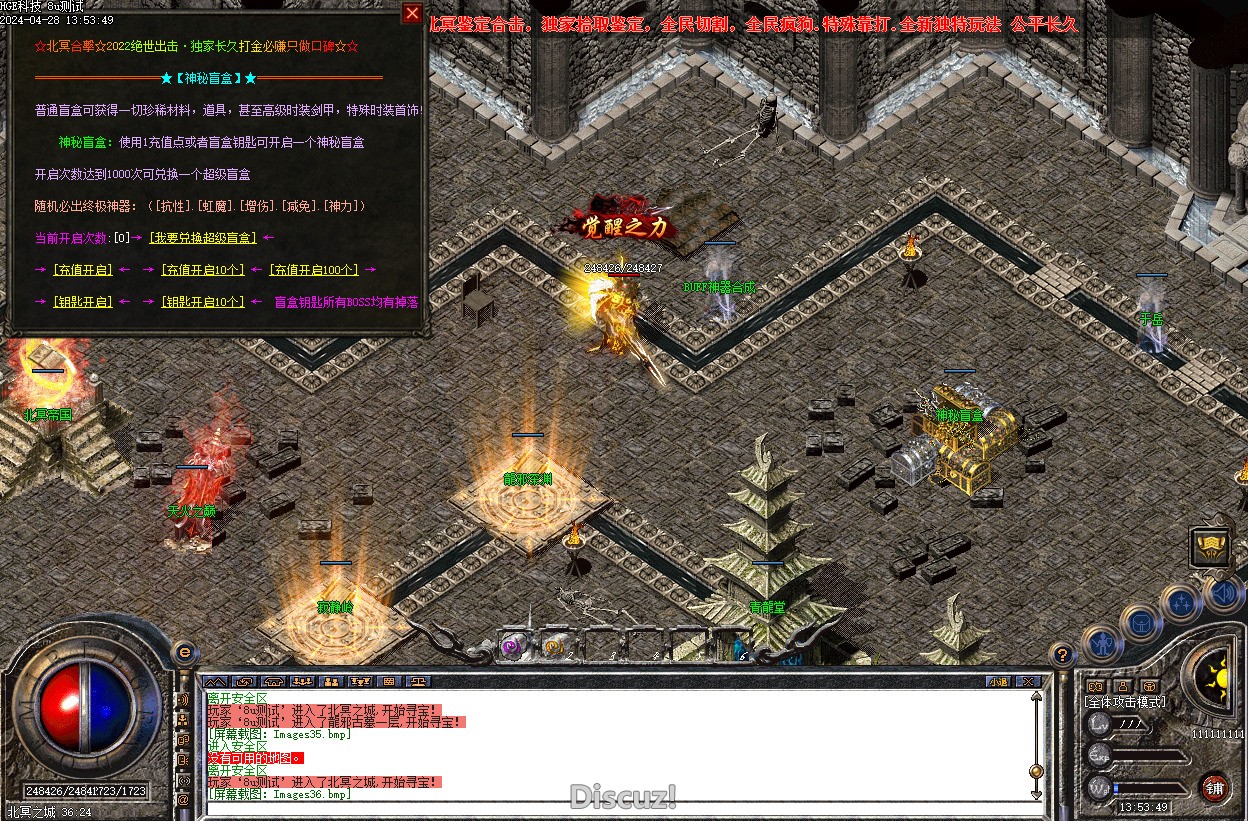Toggle the speaker sound button
Screen dimensions: 1248x821
pyautogui.click(x=1222, y=594)
